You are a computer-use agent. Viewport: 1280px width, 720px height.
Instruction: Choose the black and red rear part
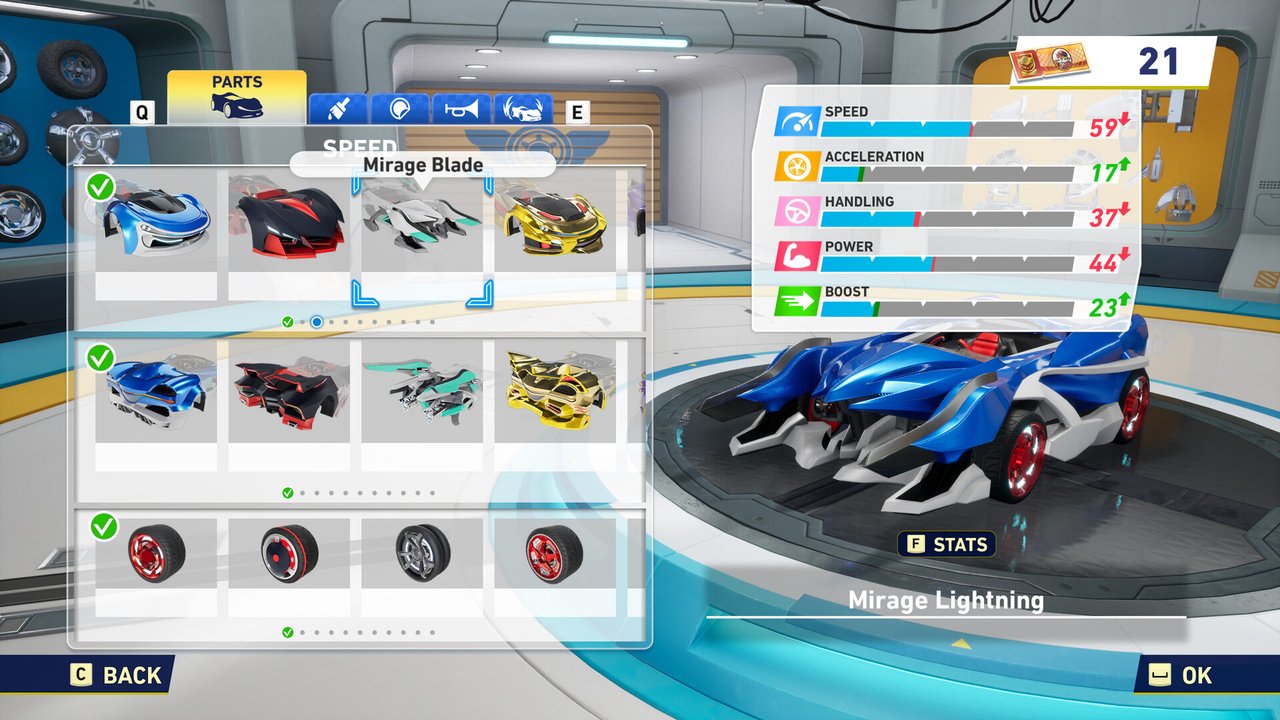(x=289, y=392)
